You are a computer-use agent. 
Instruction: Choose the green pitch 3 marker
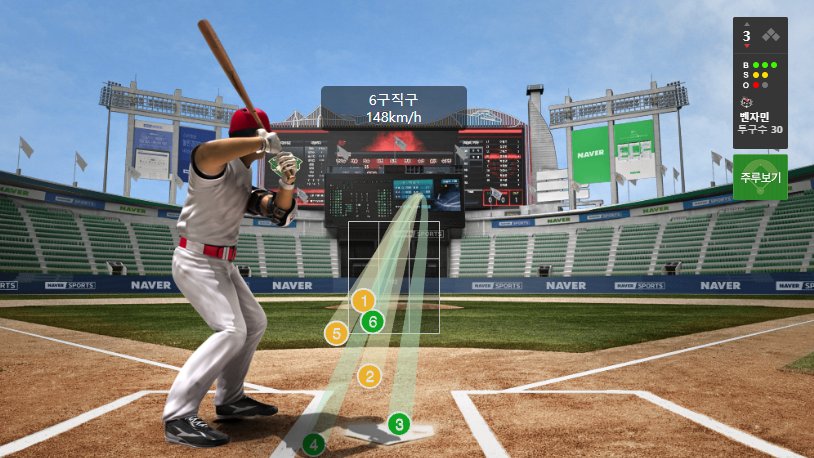click(x=399, y=424)
